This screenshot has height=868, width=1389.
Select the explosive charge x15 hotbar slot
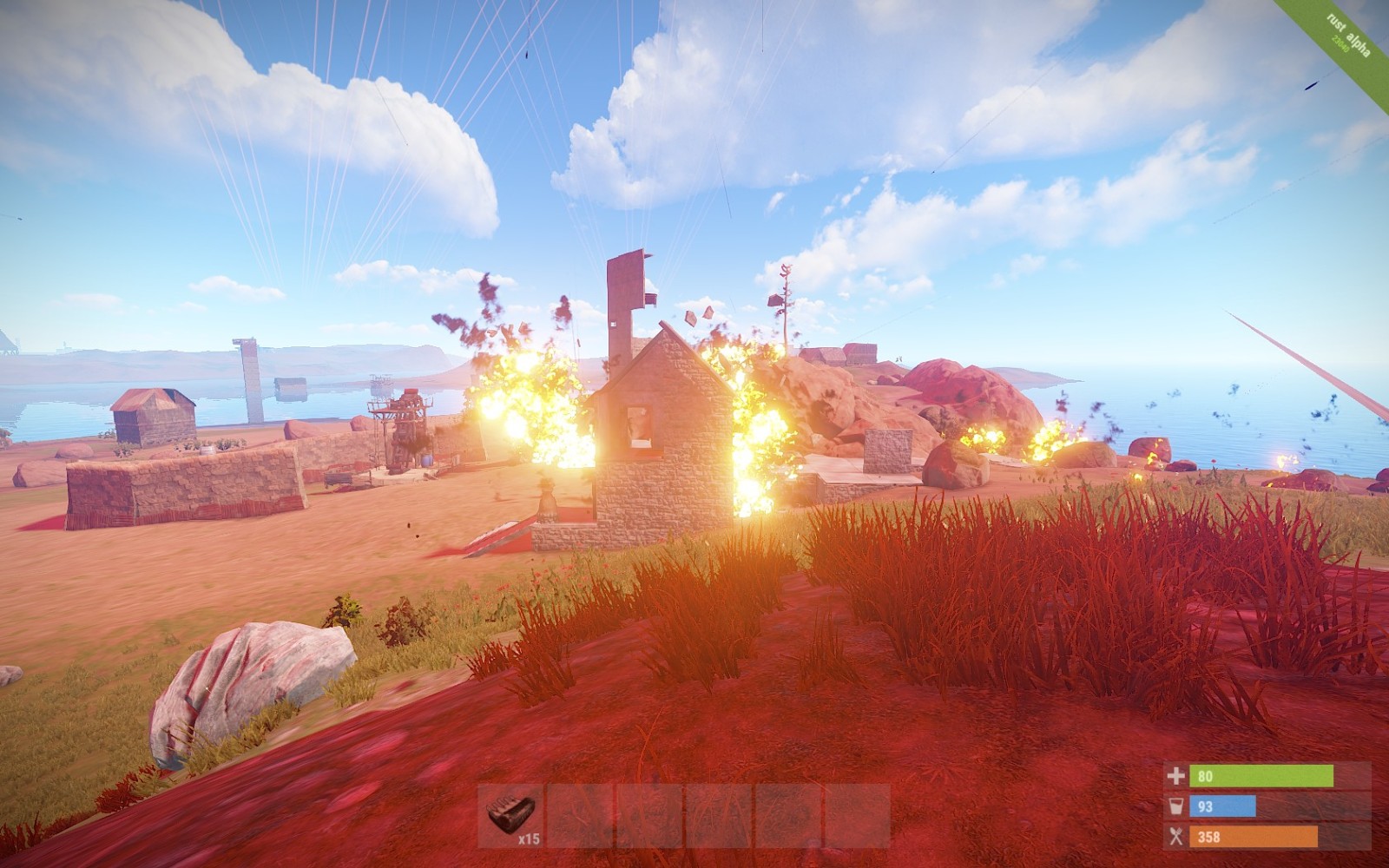coord(510,816)
